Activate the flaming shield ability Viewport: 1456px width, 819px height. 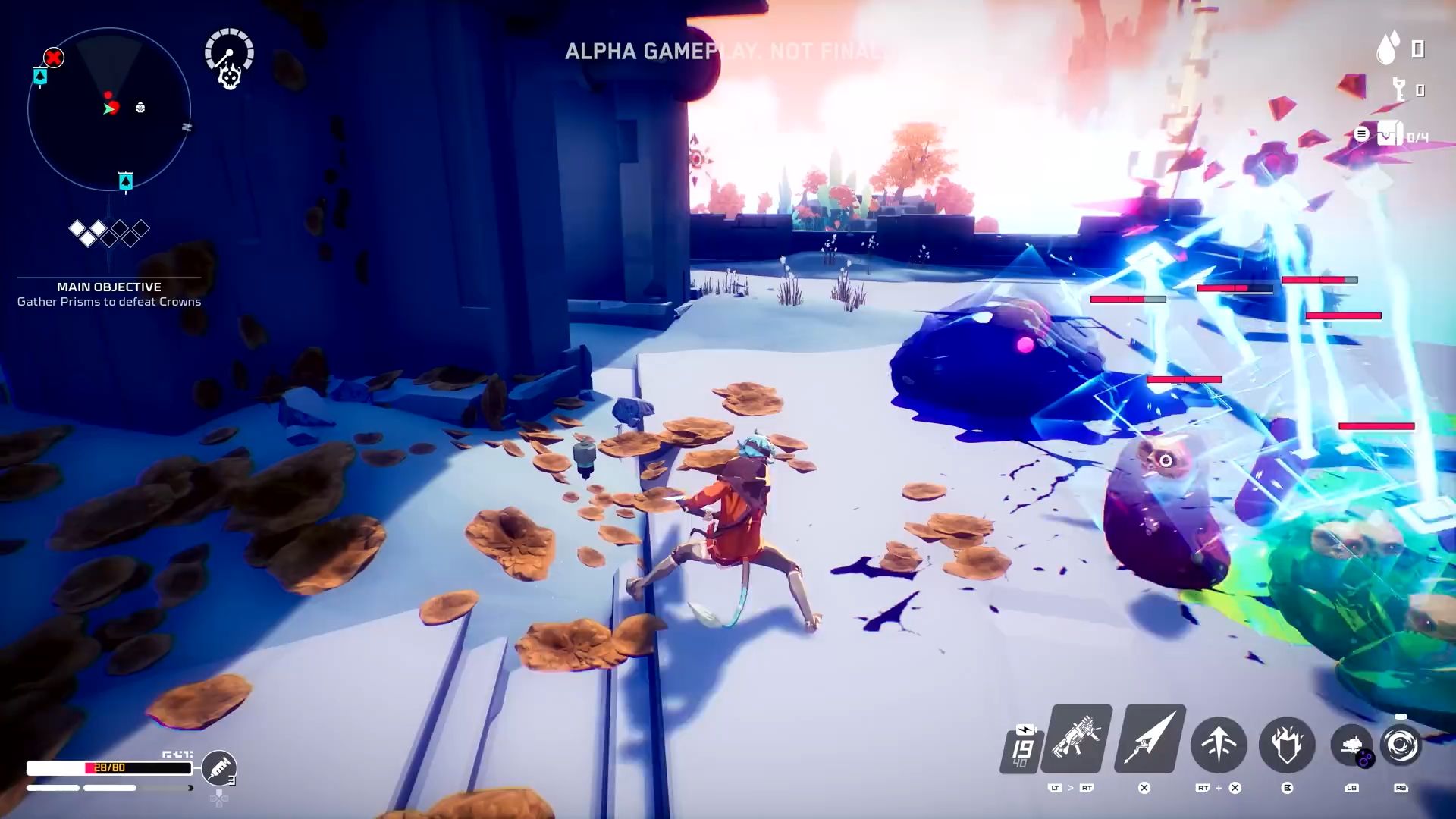[1287, 745]
